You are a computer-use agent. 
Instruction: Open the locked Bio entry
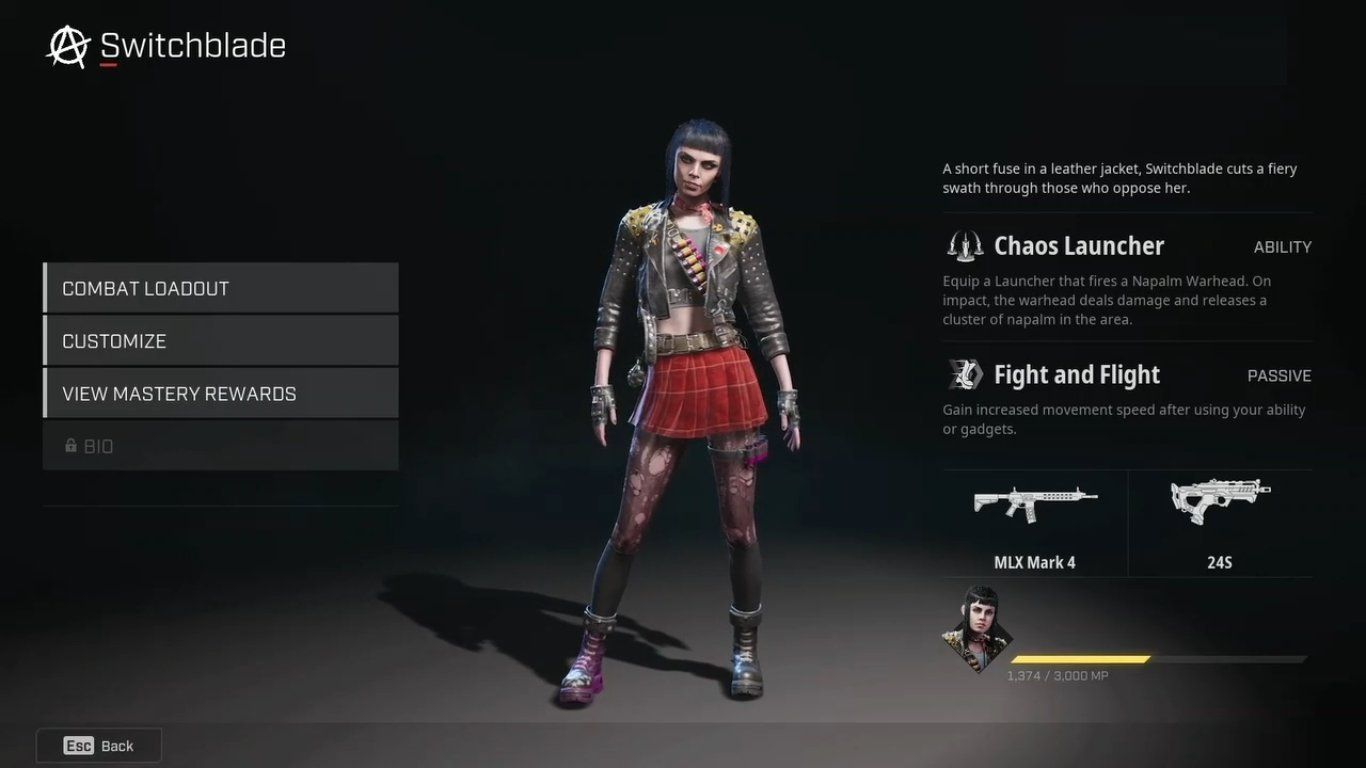[221, 446]
